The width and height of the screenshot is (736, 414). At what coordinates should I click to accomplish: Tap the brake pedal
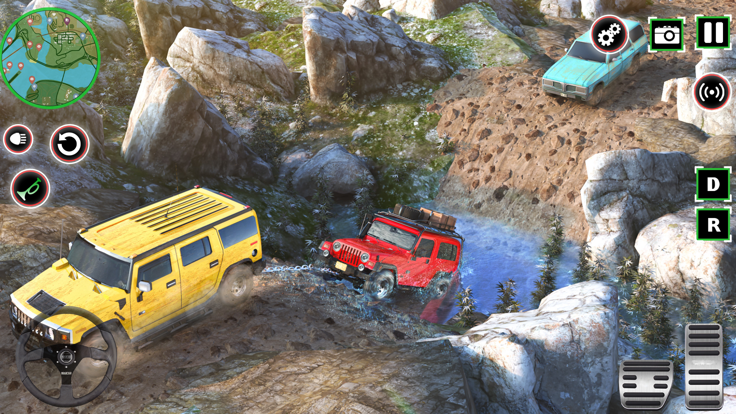tap(645, 384)
